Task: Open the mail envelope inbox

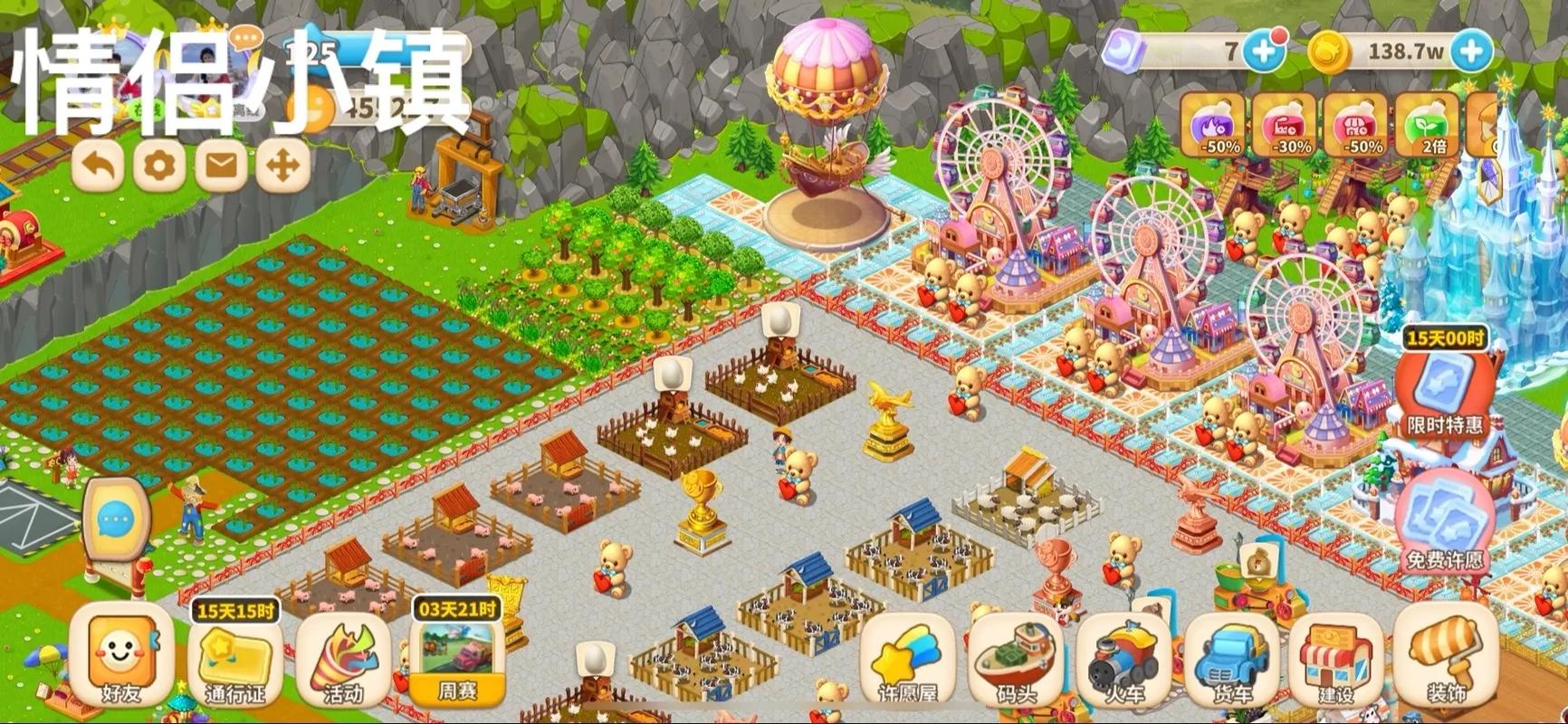Action: coord(222,166)
